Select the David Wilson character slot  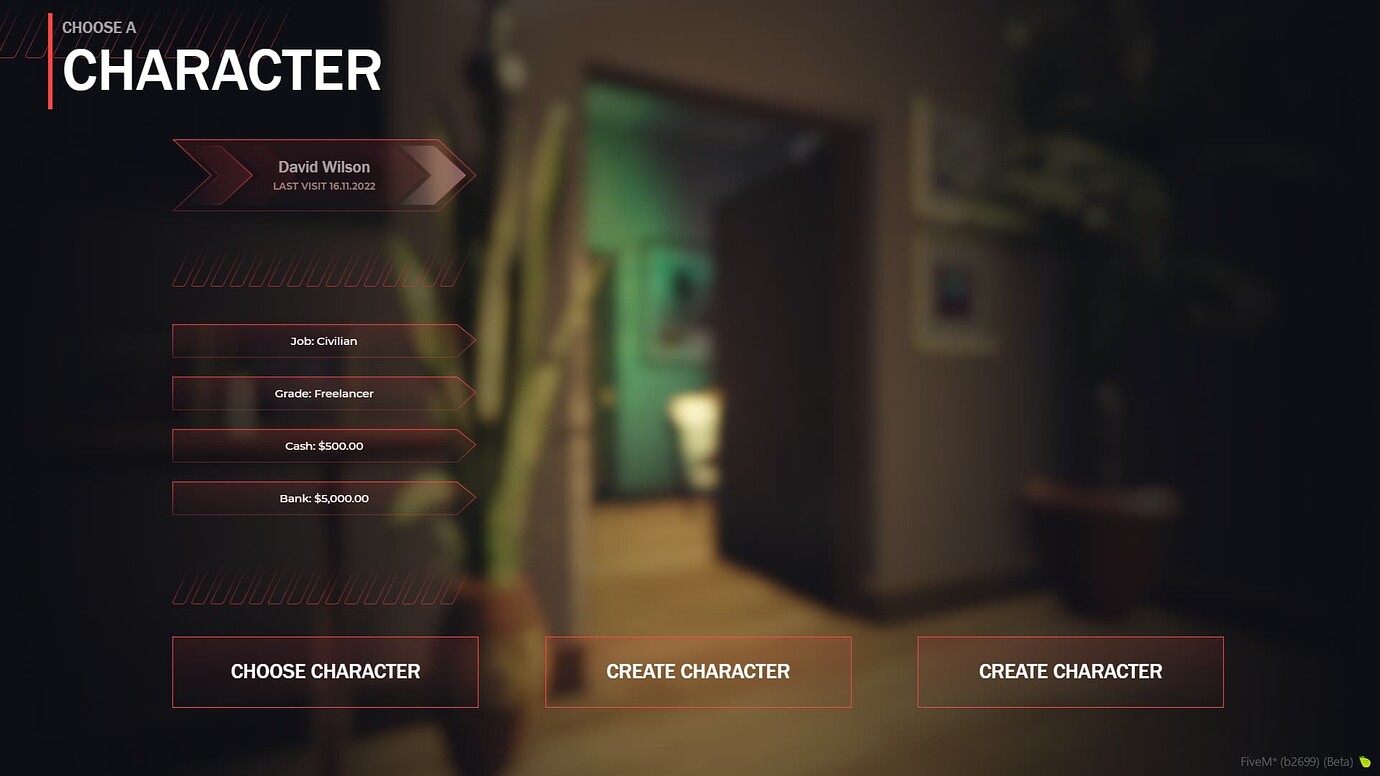[x=324, y=175]
